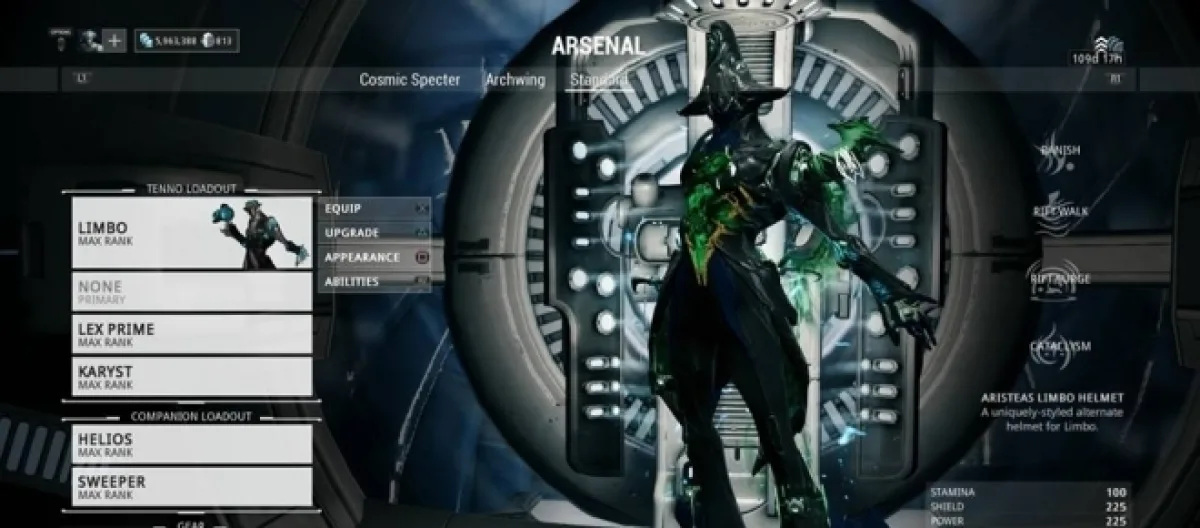This screenshot has width=1200, height=528.
Task: Switch to the Archwing tab
Action: 515,80
